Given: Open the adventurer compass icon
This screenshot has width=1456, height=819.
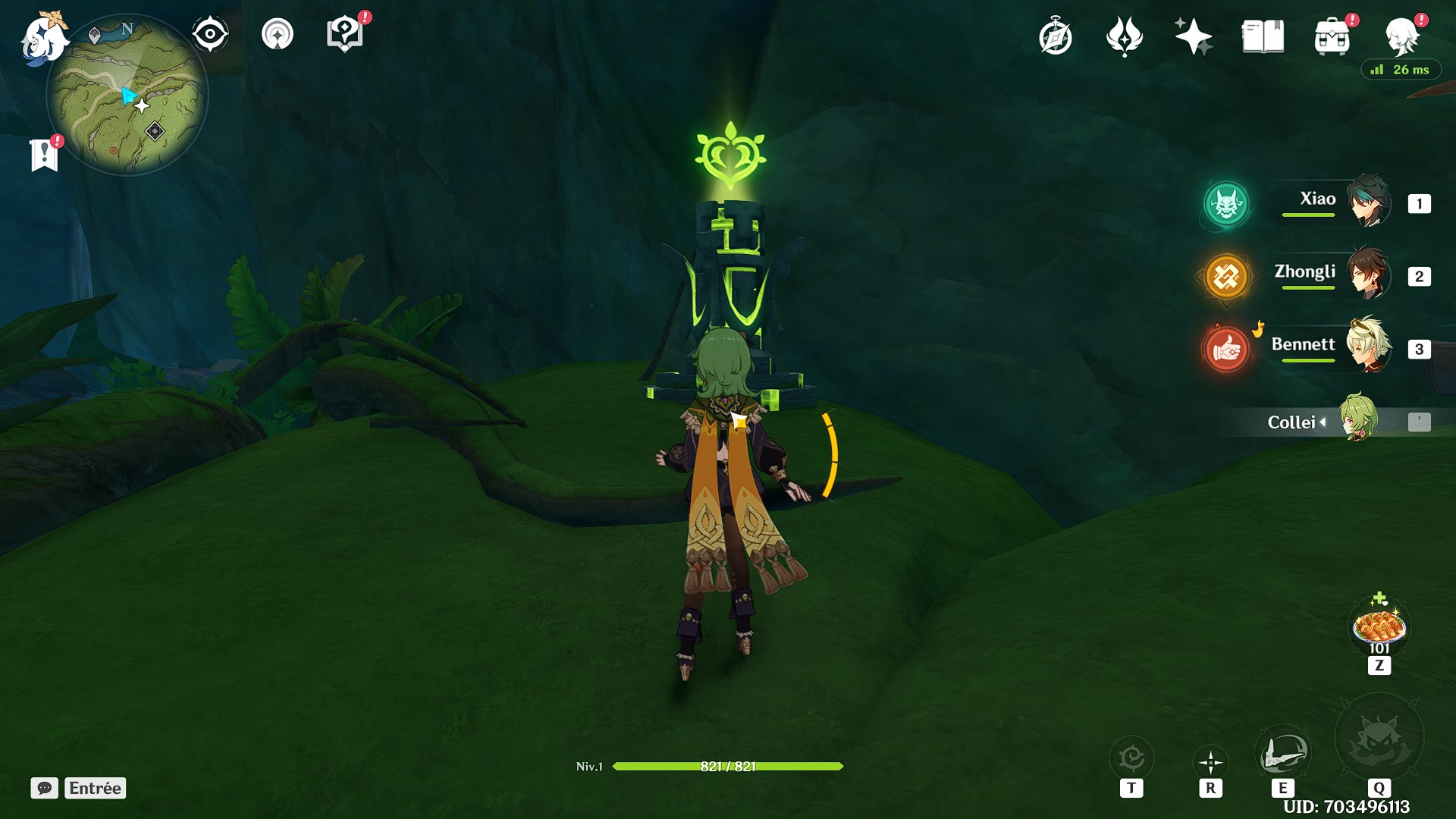Looking at the screenshot, I should pyautogui.click(x=1056, y=37).
